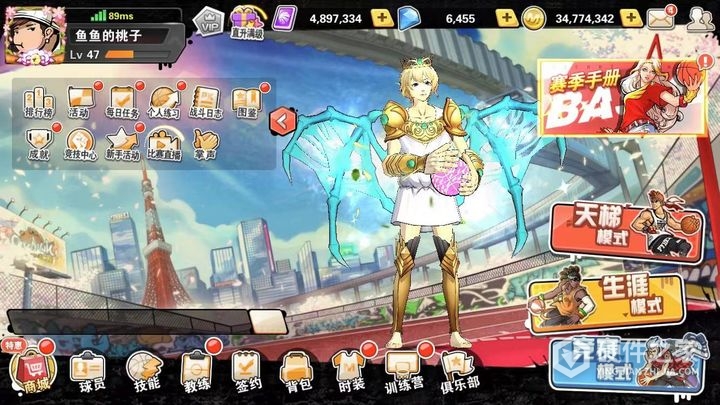The image size is (720, 405).
Task: Open the 球员 players menu
Action: pos(88,372)
